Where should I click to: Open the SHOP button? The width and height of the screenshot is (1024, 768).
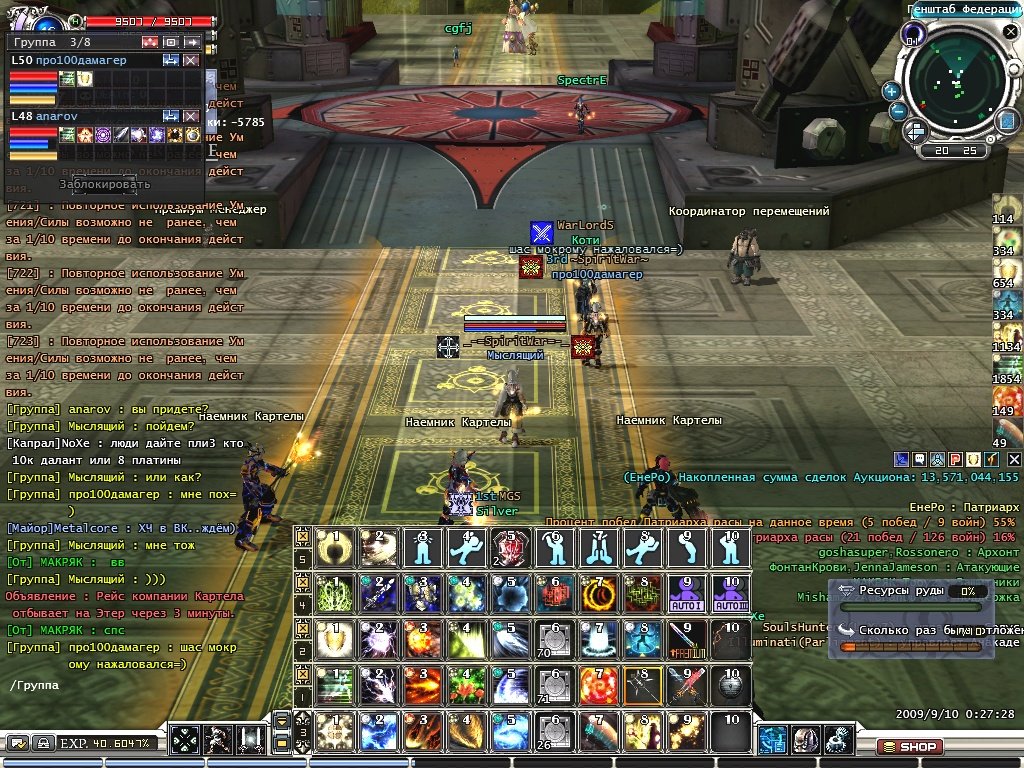coord(910,747)
